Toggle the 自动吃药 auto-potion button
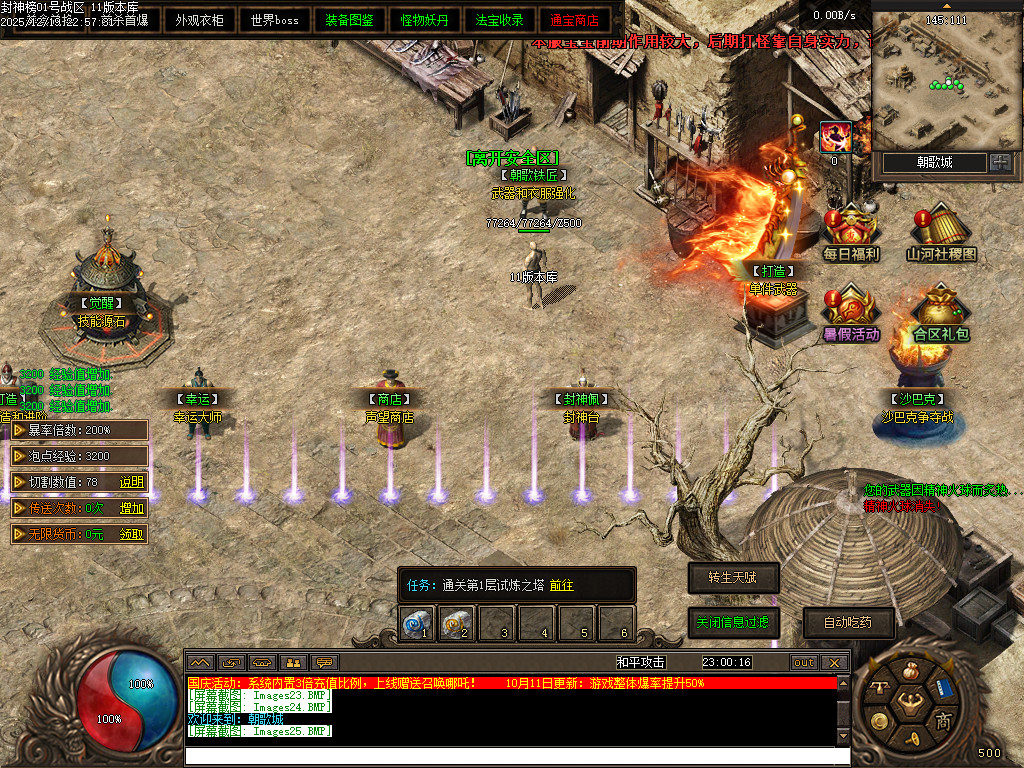This screenshot has width=1024, height=768. (848, 622)
